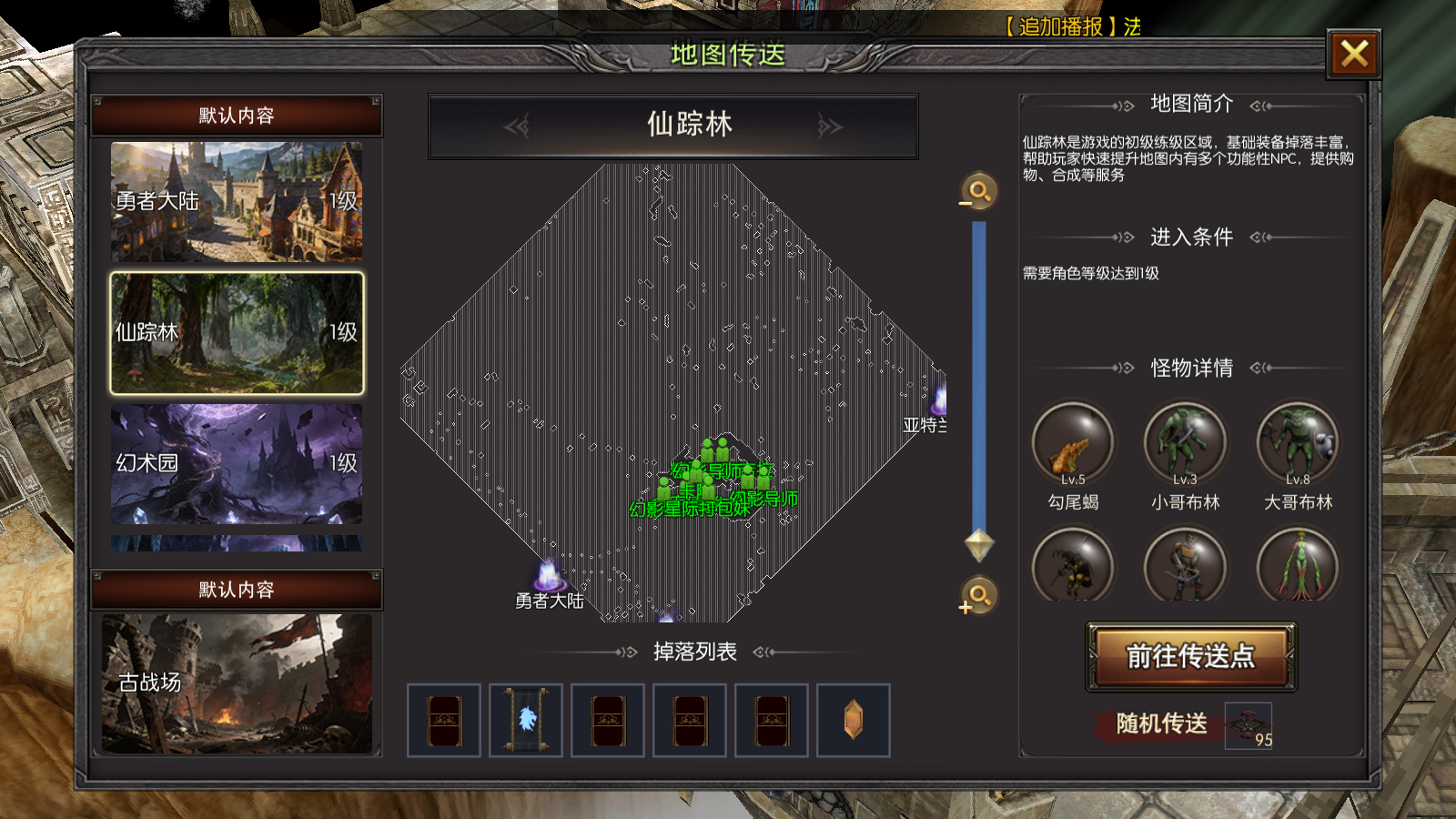Pick the 幻木园 map thumbnail

pyautogui.click(x=237, y=464)
